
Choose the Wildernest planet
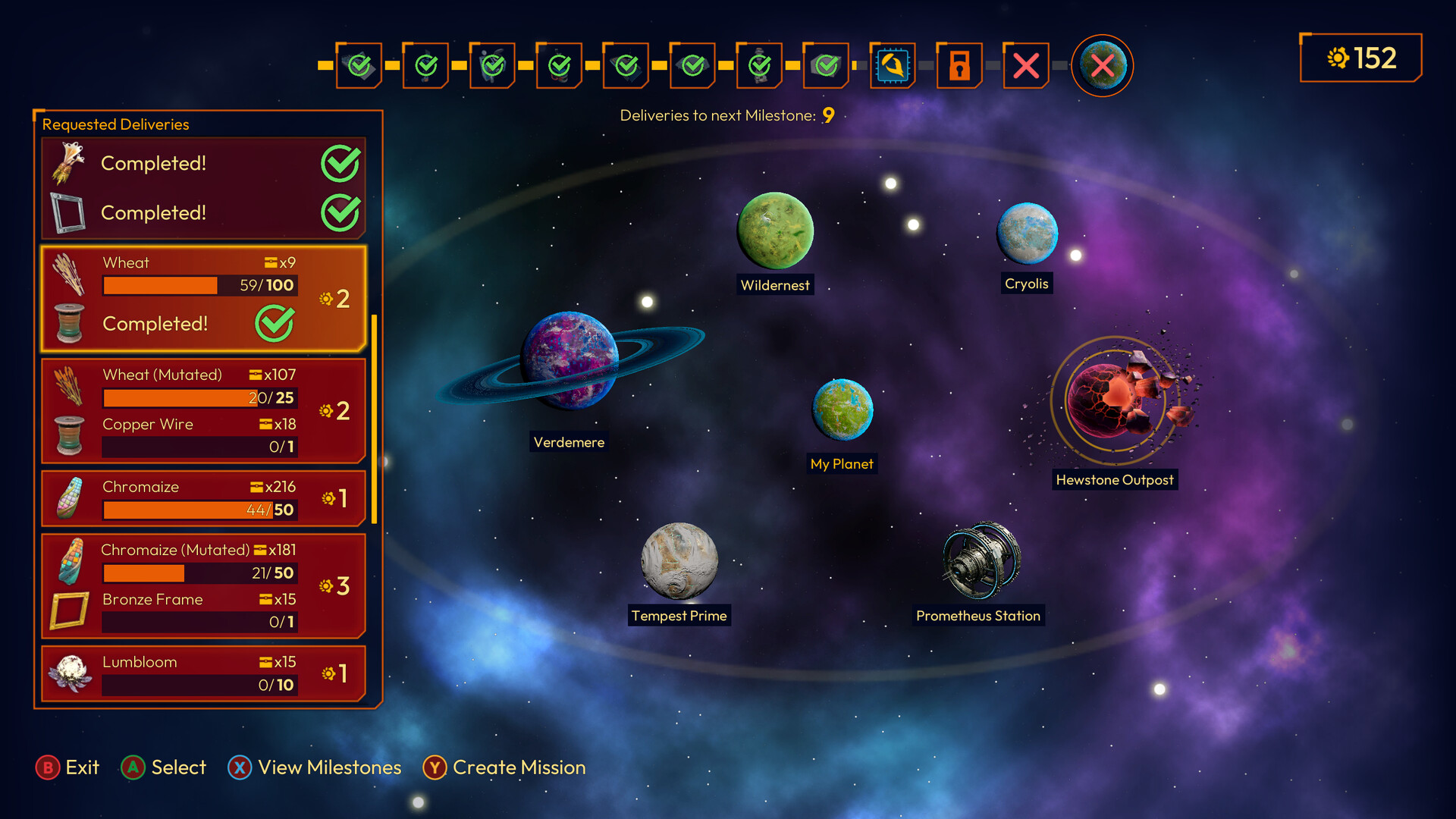(775, 231)
